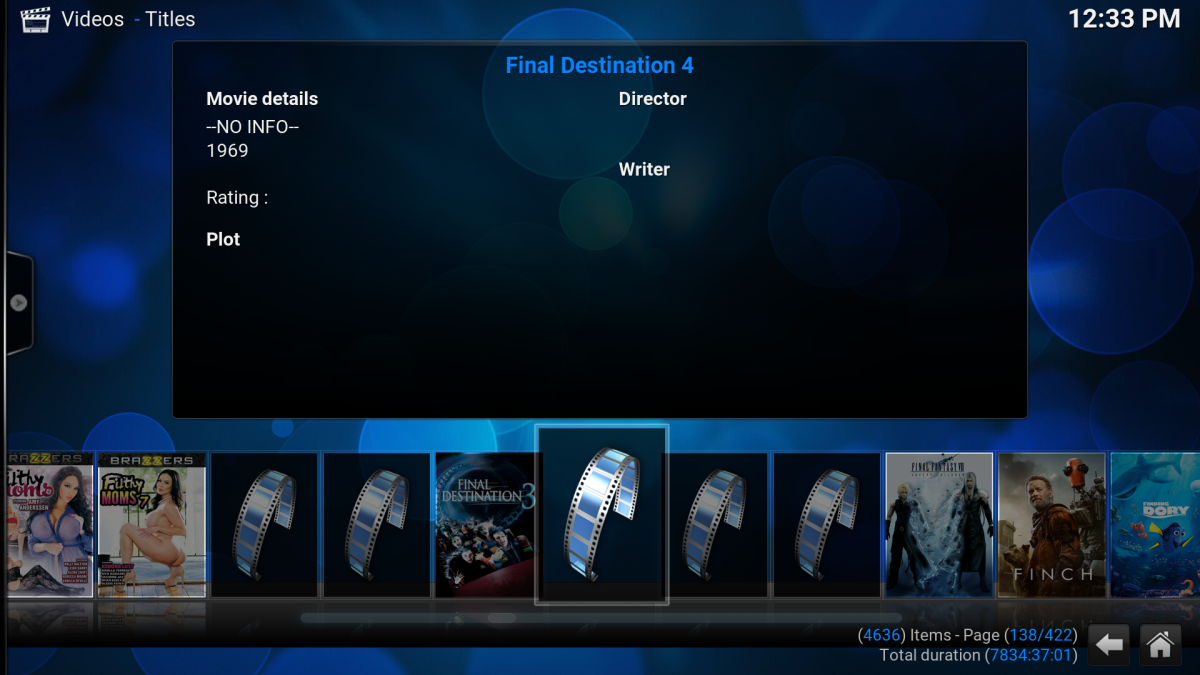This screenshot has height=675, width=1200.
Task: Select the Finding Dory poster
Action: (1156, 524)
